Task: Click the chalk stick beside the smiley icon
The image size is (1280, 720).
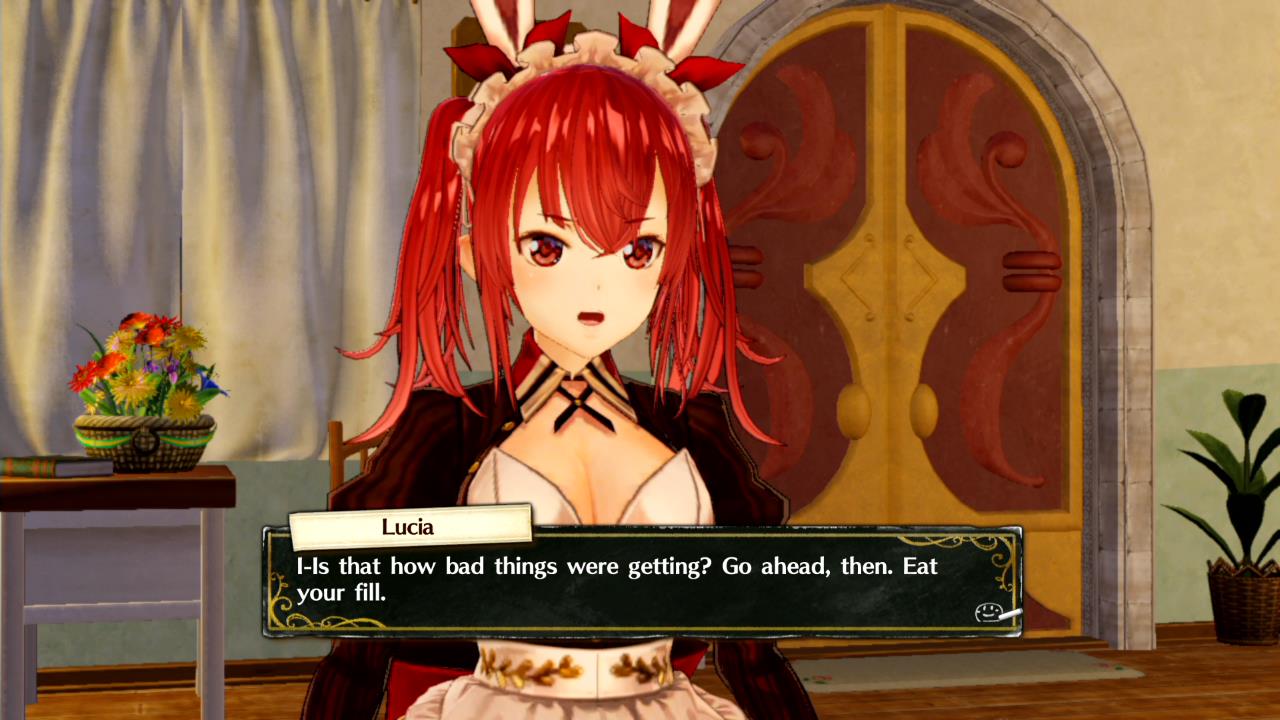Action: point(1009,614)
